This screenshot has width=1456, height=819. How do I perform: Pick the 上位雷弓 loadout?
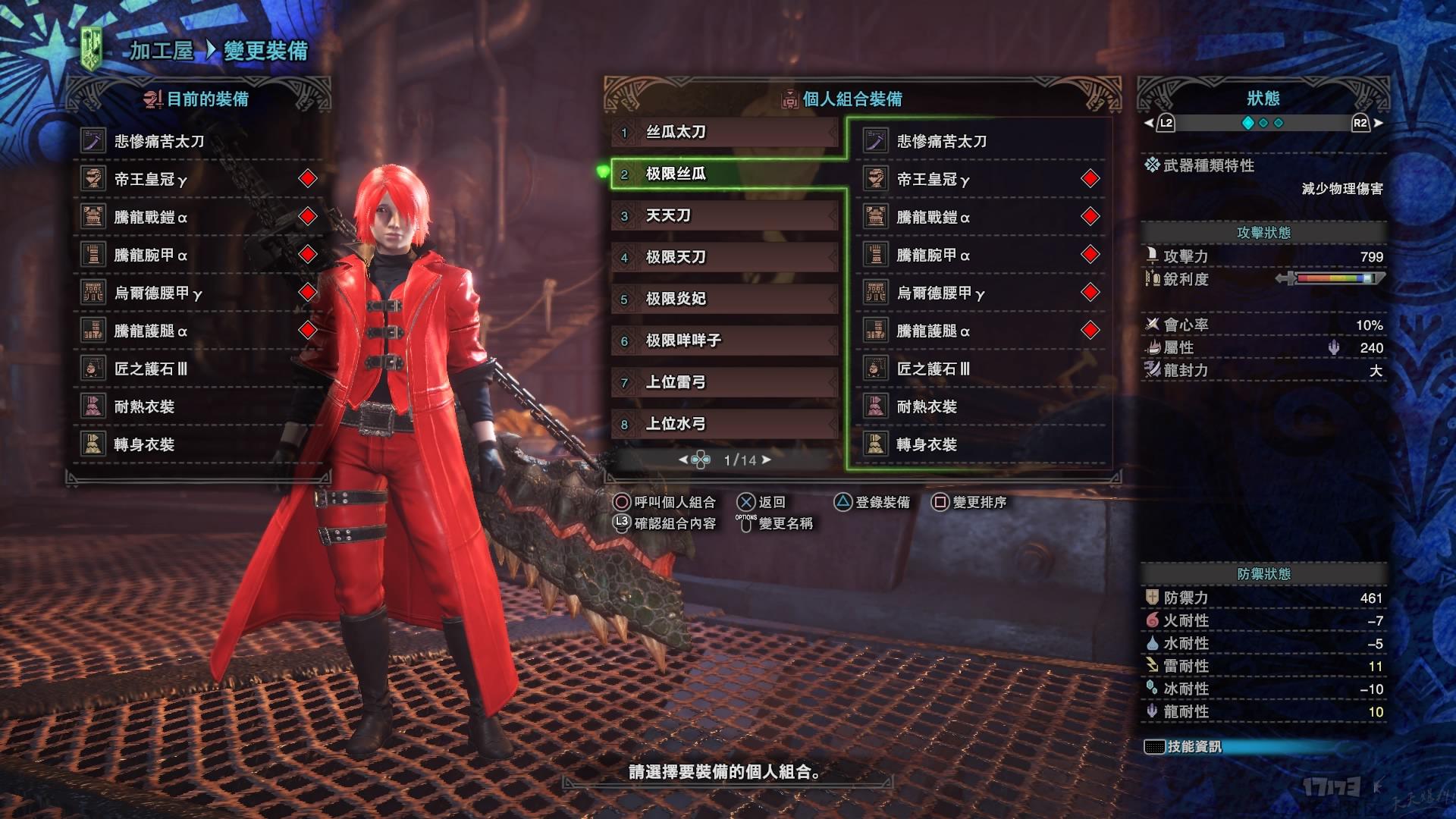tap(724, 383)
